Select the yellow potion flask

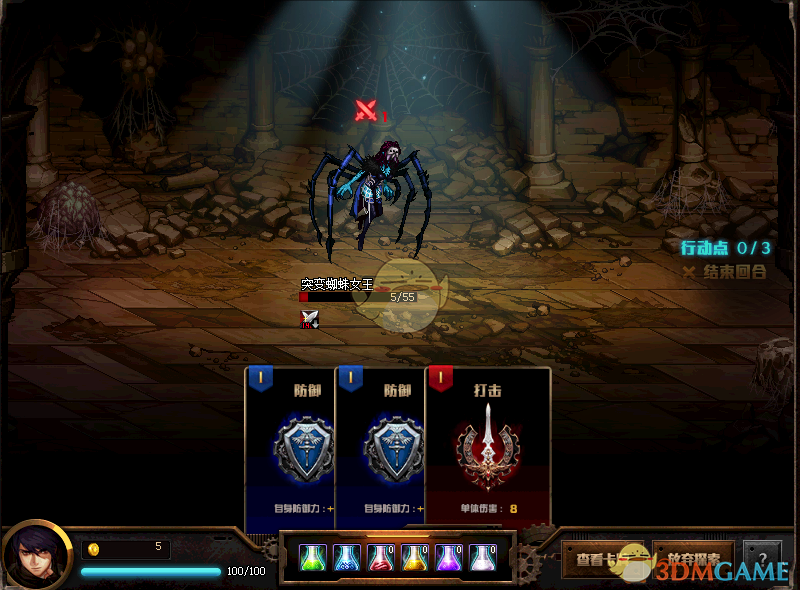[x=415, y=557]
